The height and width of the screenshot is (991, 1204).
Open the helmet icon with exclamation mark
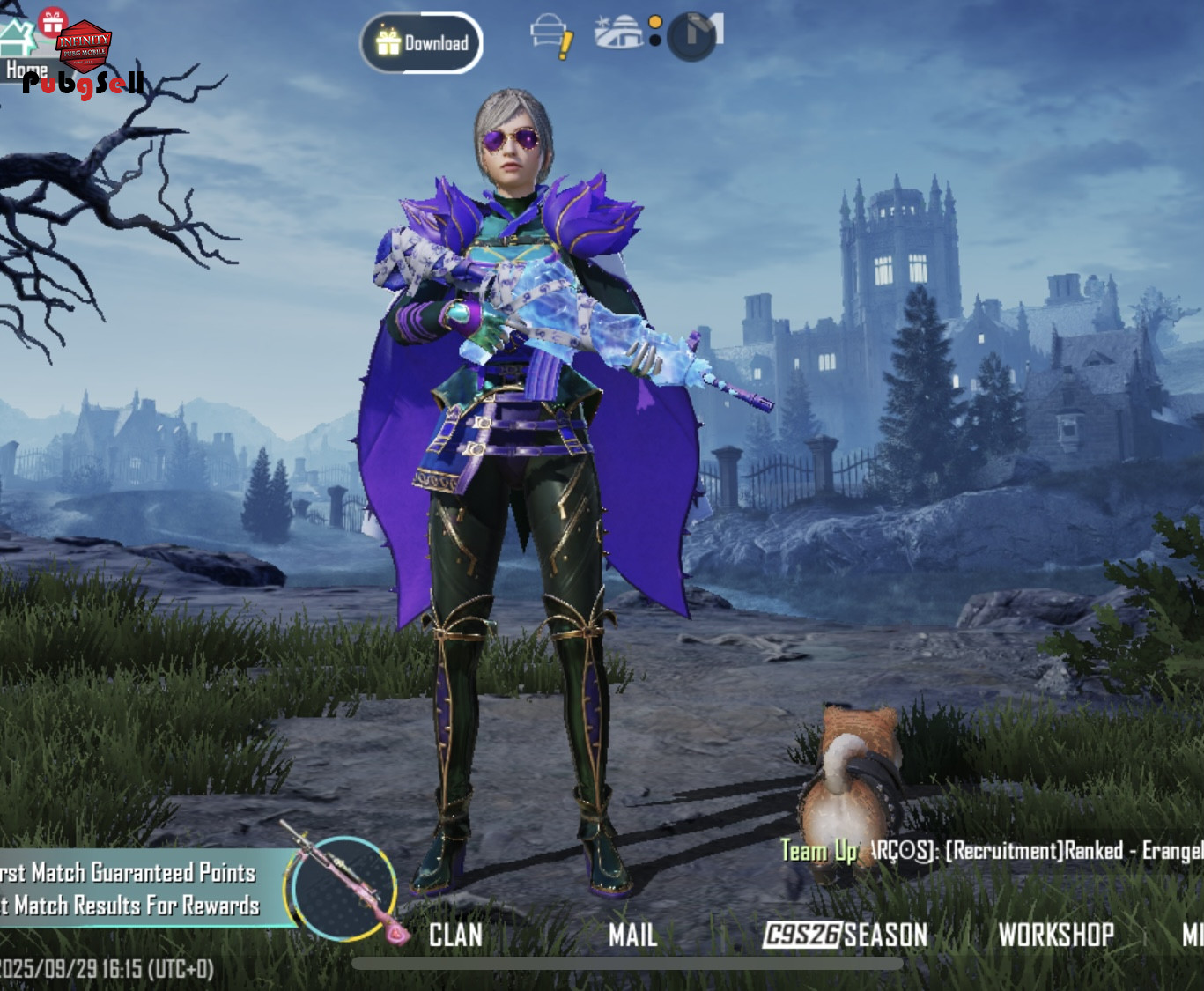(550, 36)
